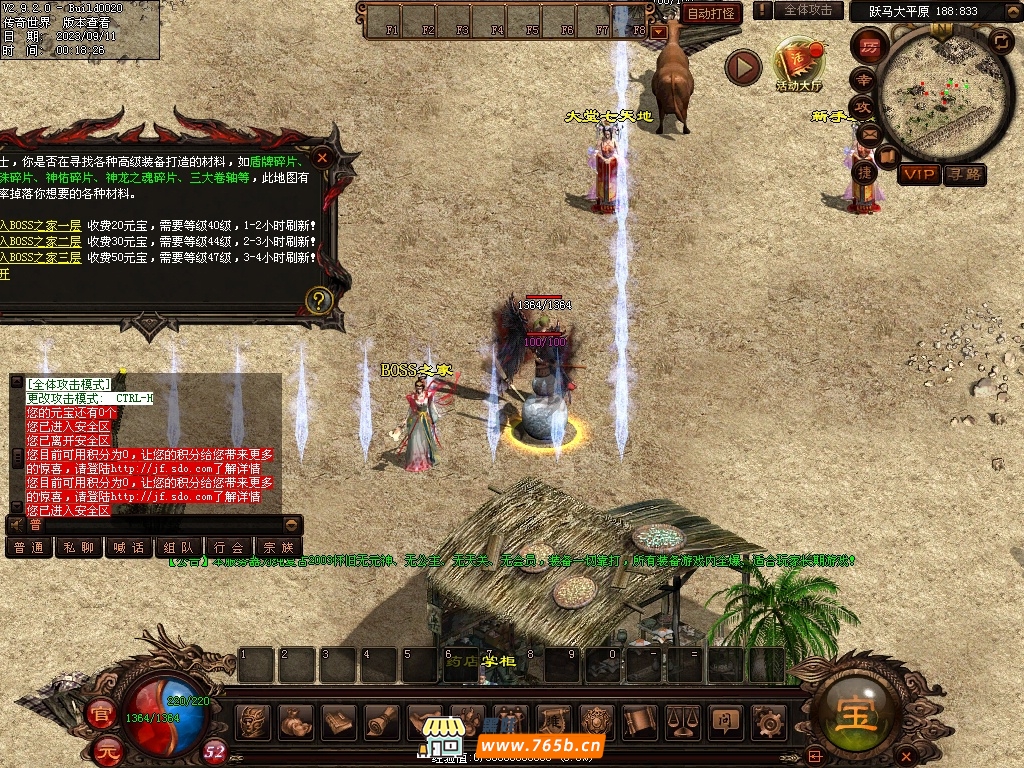The width and height of the screenshot is (1024, 768).
Task: Open the VIP panel
Action: pyautogui.click(x=919, y=175)
